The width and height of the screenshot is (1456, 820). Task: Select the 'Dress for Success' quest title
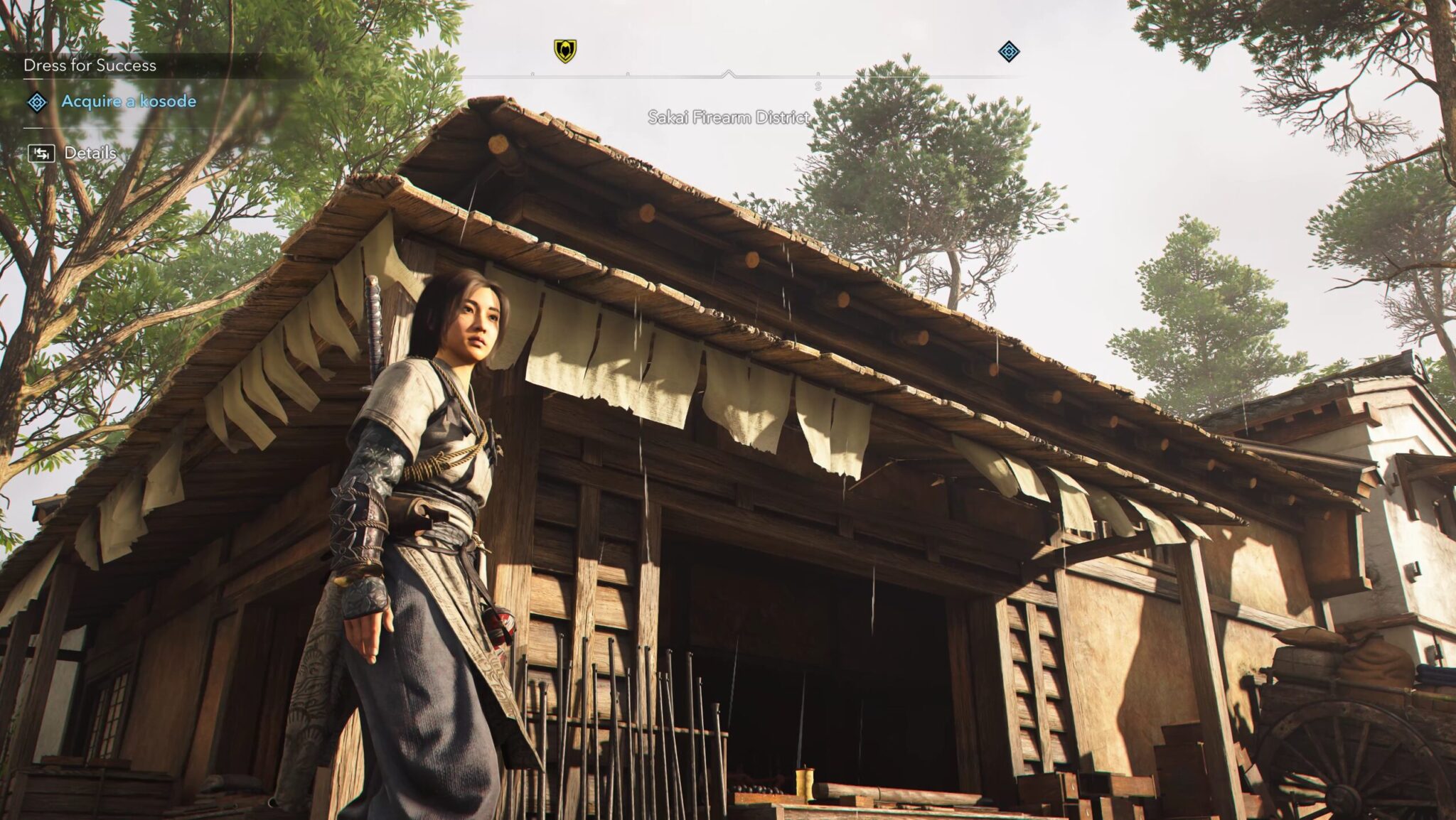point(90,65)
